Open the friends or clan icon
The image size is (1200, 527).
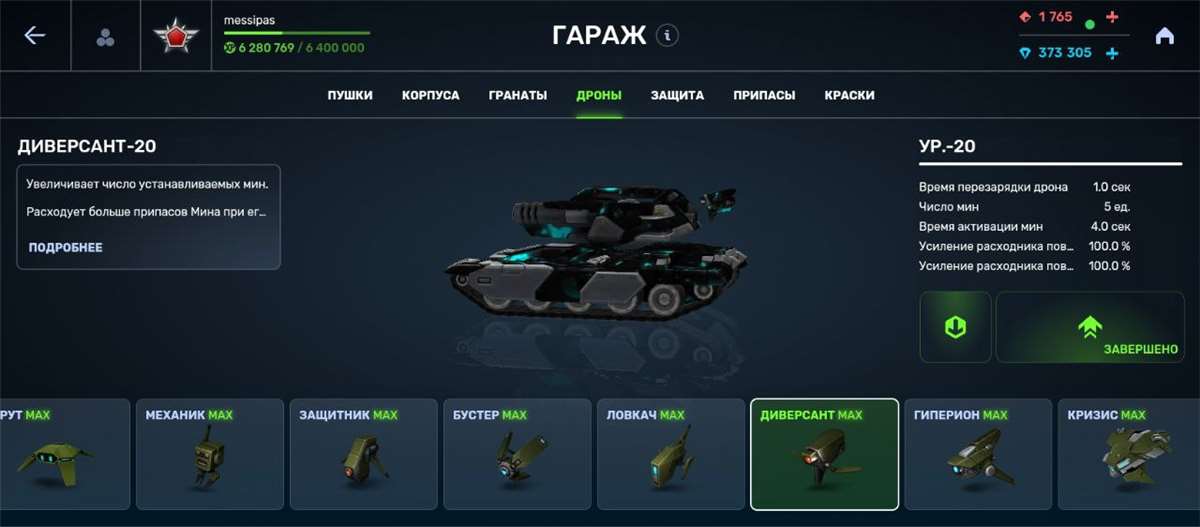point(105,37)
